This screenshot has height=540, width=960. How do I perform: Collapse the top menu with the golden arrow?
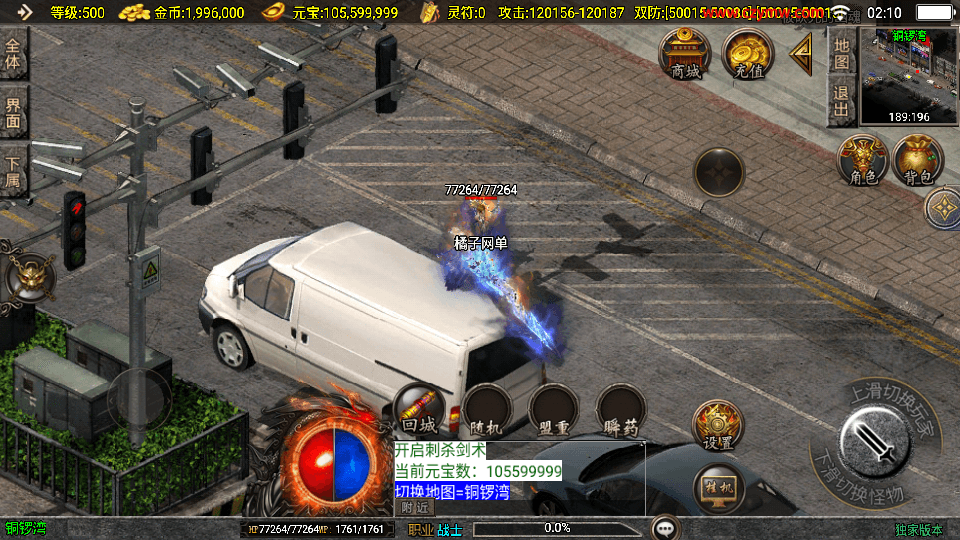point(801,54)
